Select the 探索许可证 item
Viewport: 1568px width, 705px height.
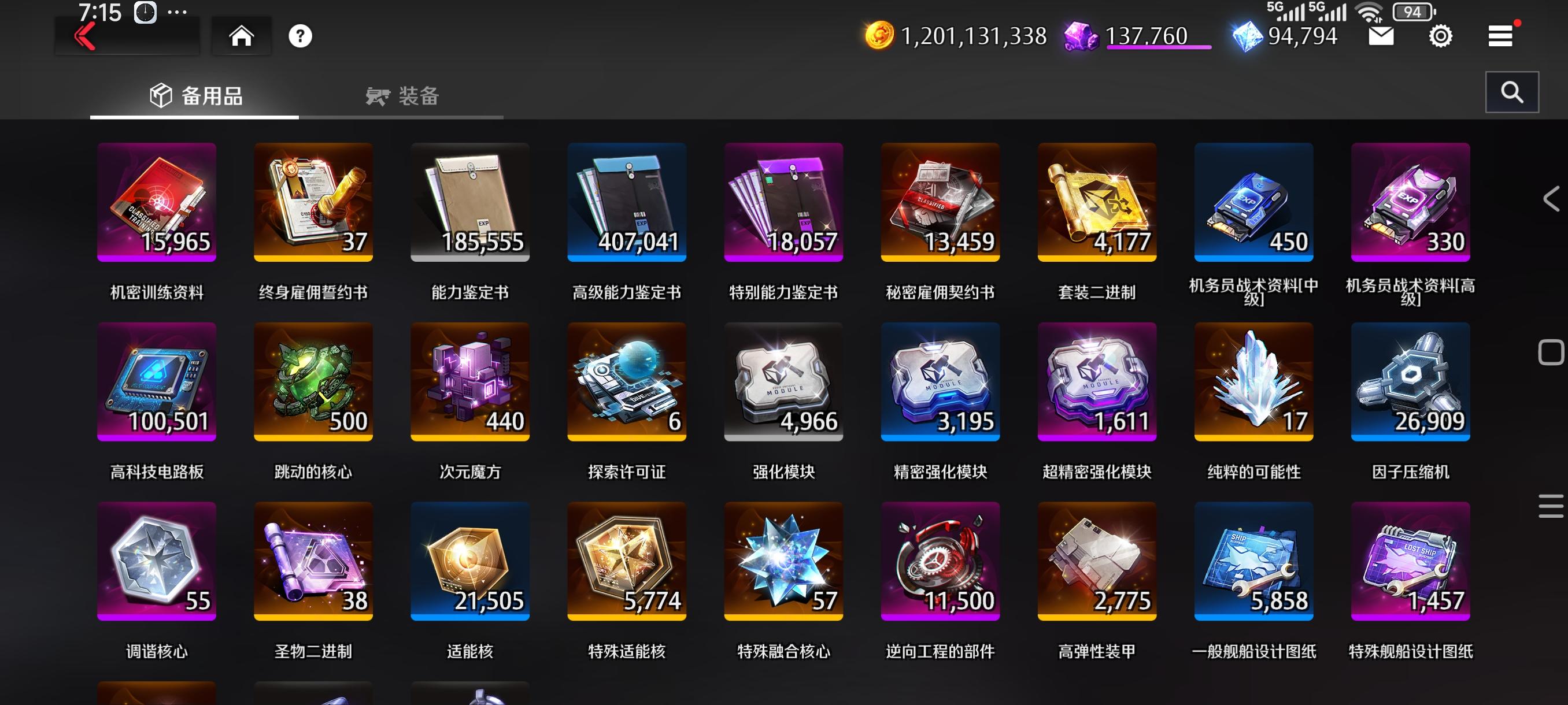(x=626, y=381)
